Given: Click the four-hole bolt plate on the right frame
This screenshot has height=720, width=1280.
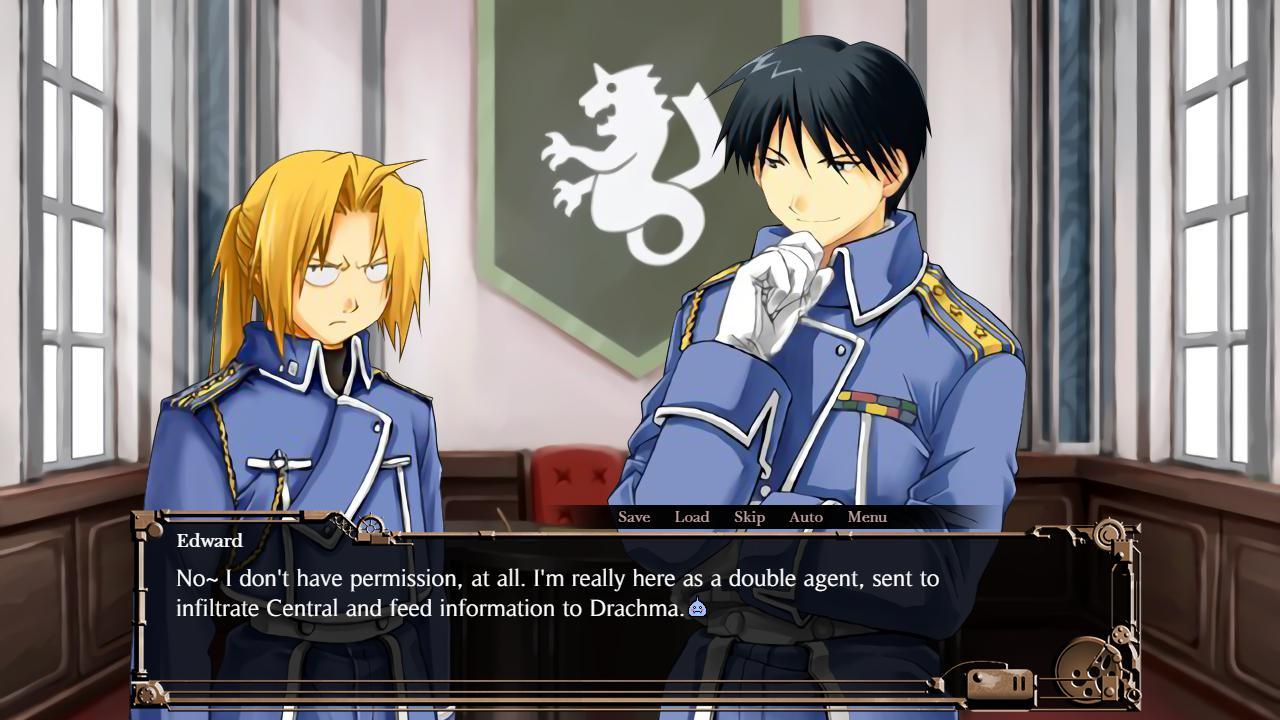Looking at the screenshot, I should pyautogui.click(x=1120, y=634).
